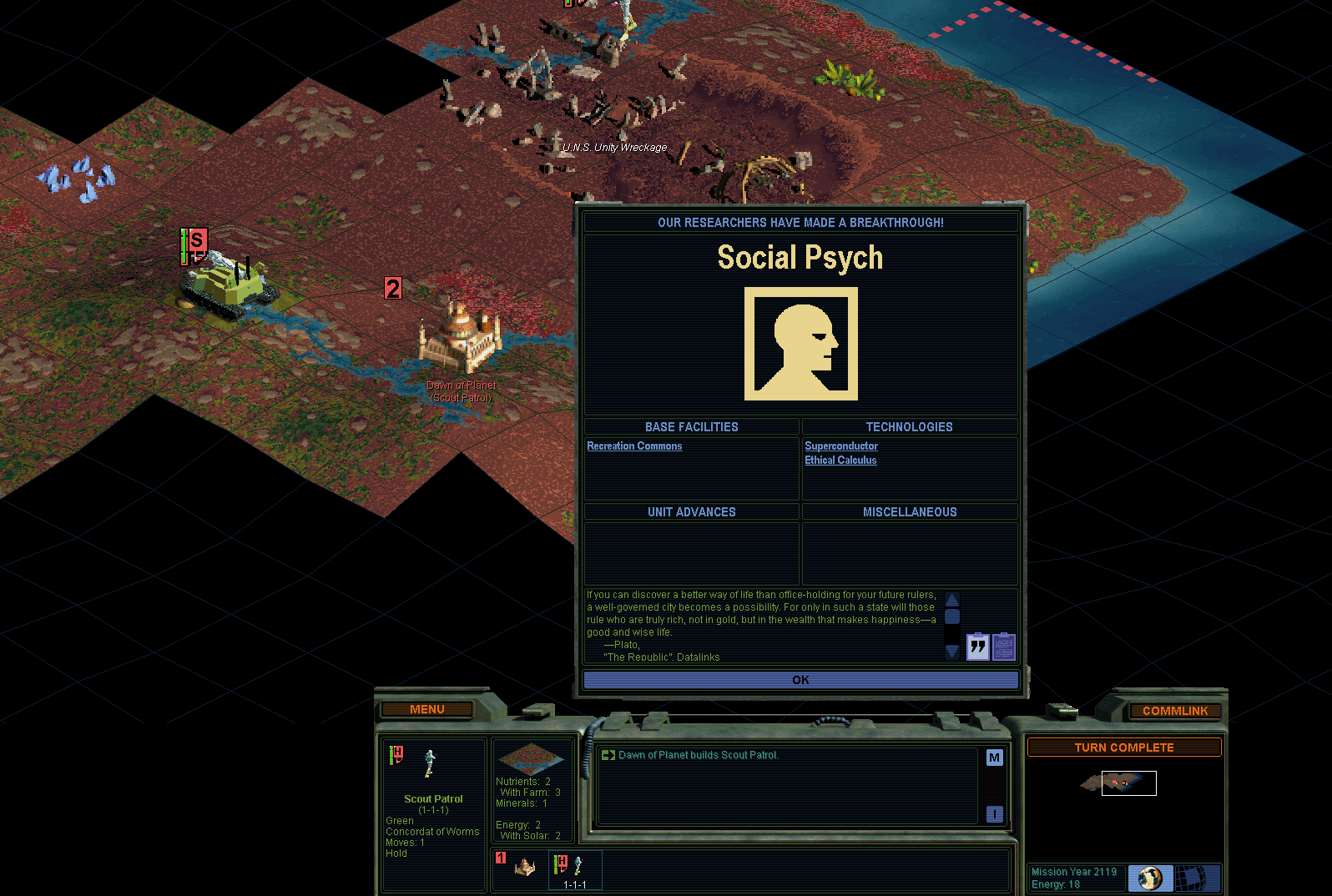This screenshot has height=896, width=1332.
Task: View the Ethical Calculus technology link
Action: pos(840,461)
